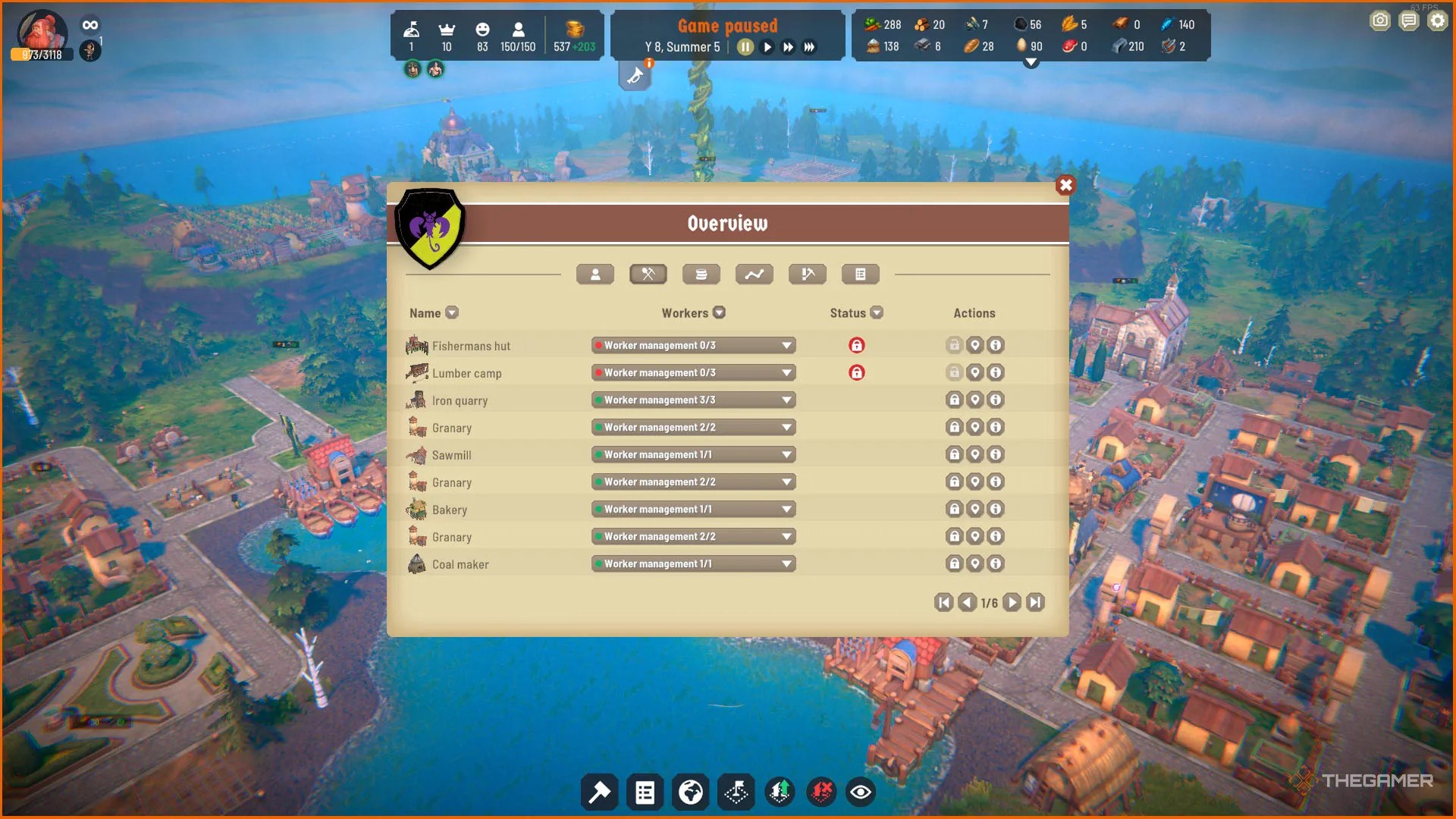Jump to the last page of the list
Image resolution: width=1456 pixels, height=819 pixels.
1035,601
